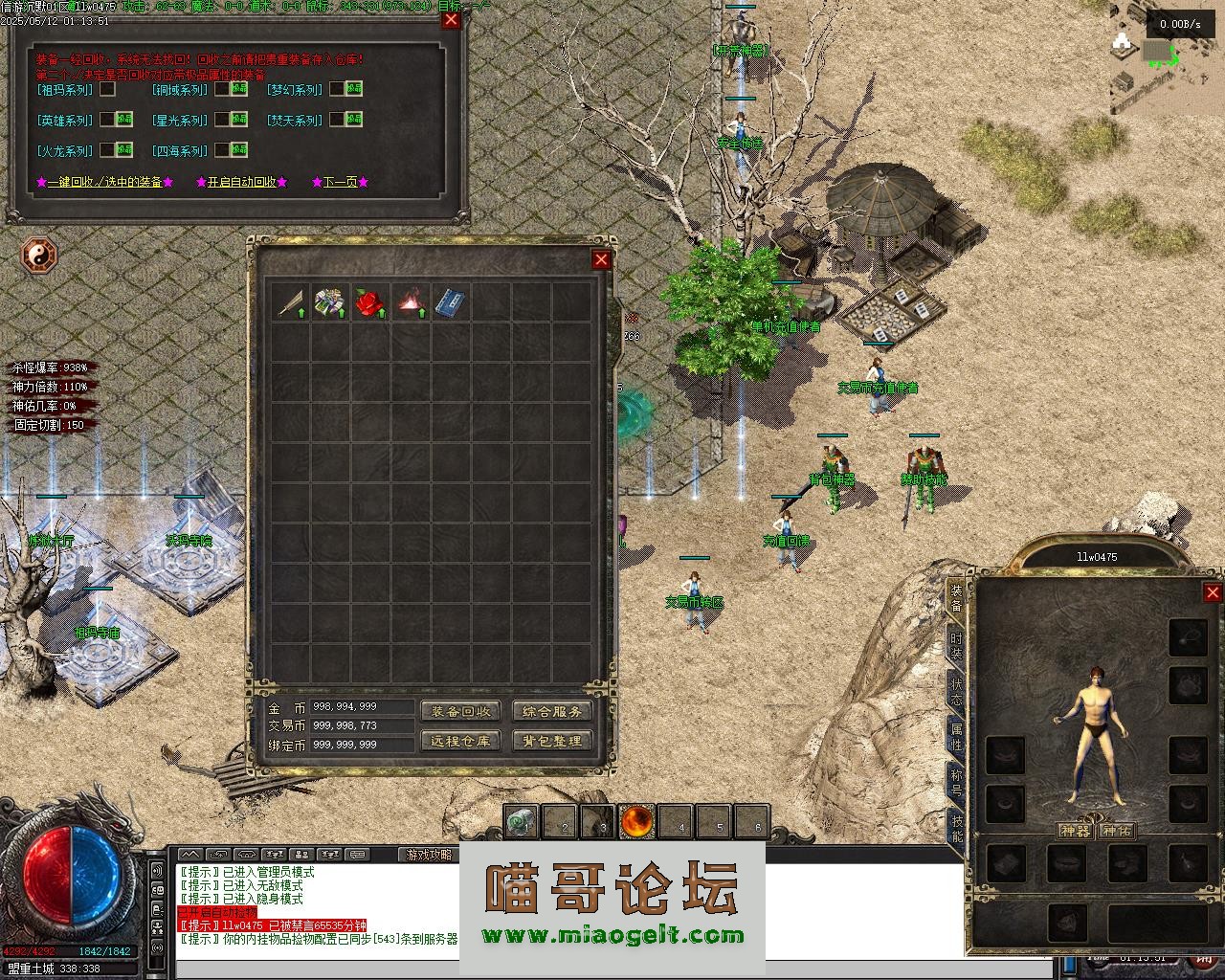The width and height of the screenshot is (1225, 980).
Task: Click 一键回收 selected equipment link
Action: pos(104,182)
